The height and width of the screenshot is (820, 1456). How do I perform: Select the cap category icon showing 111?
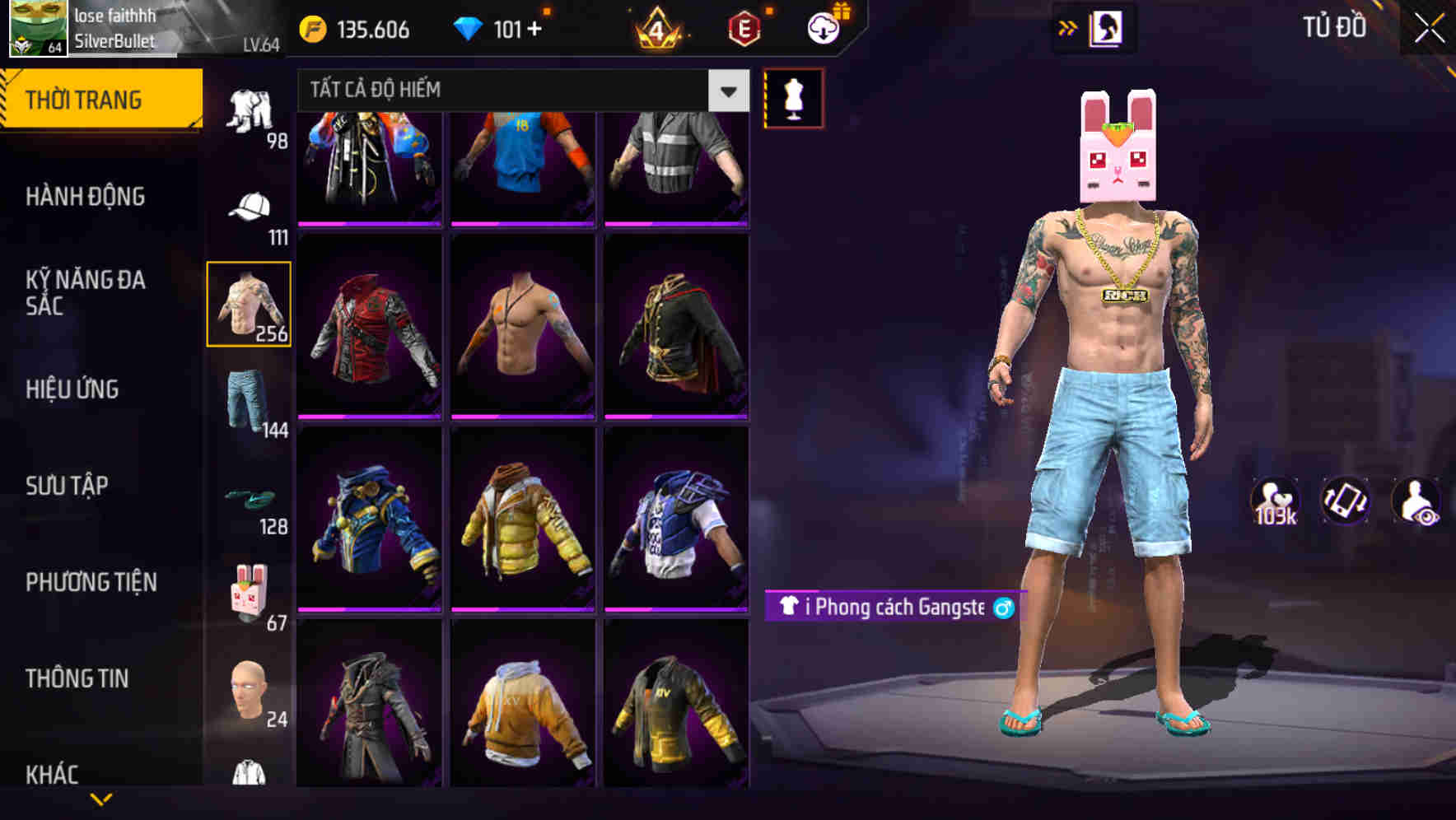(250, 207)
